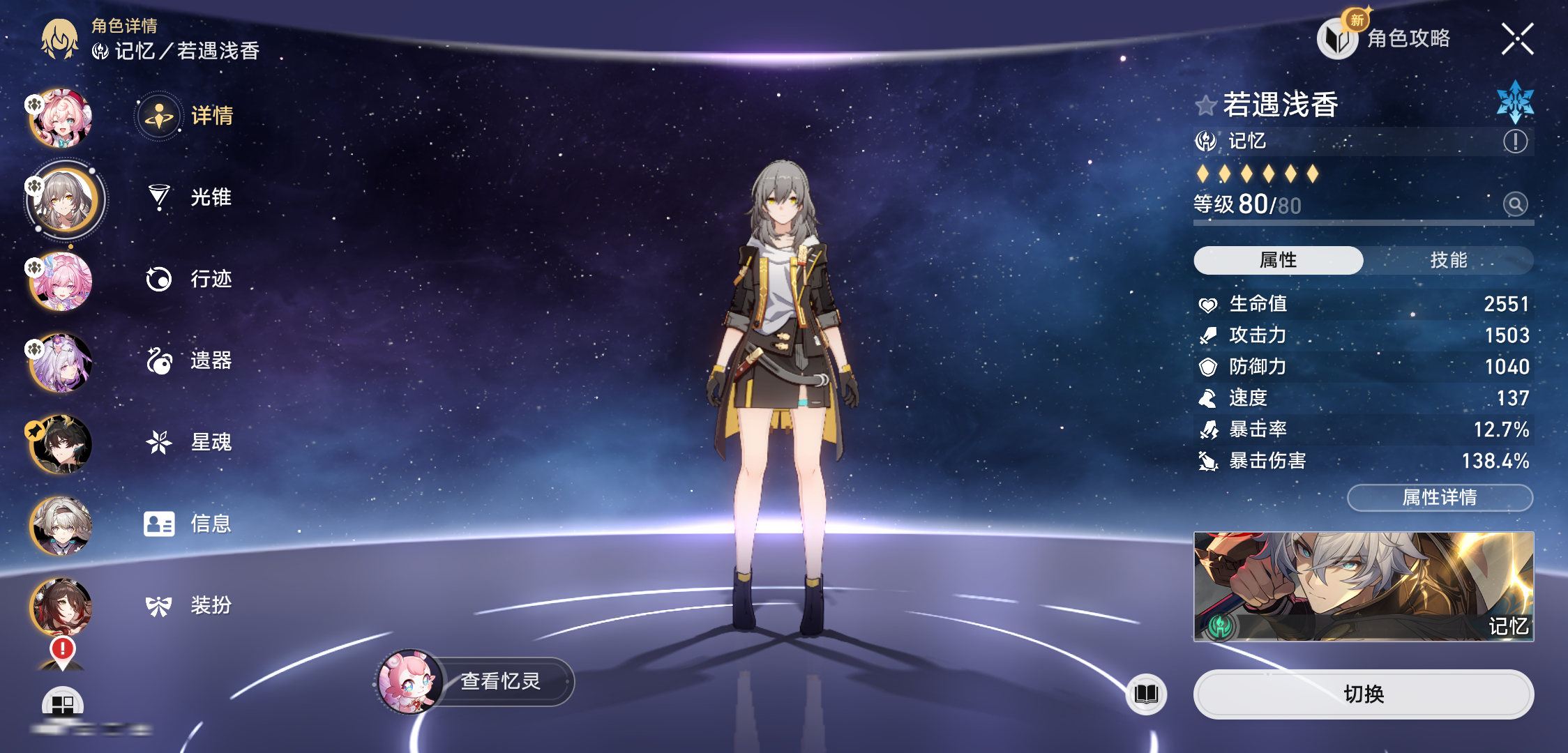Screen dimensions: 1568x753
Task: Open the 遗器 relics menu
Action: click(190, 360)
